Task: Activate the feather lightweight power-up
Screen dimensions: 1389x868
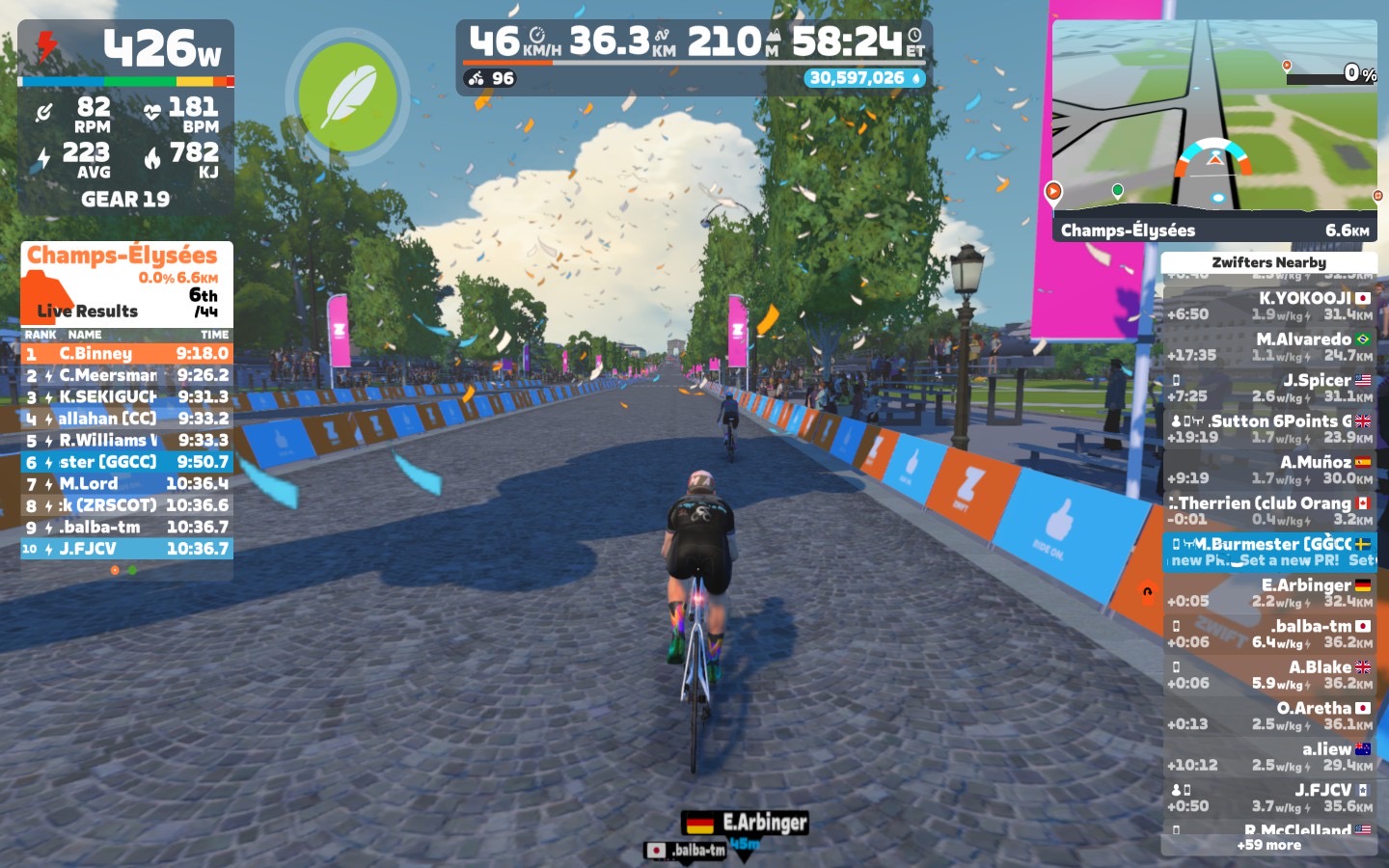Action: 347,96
